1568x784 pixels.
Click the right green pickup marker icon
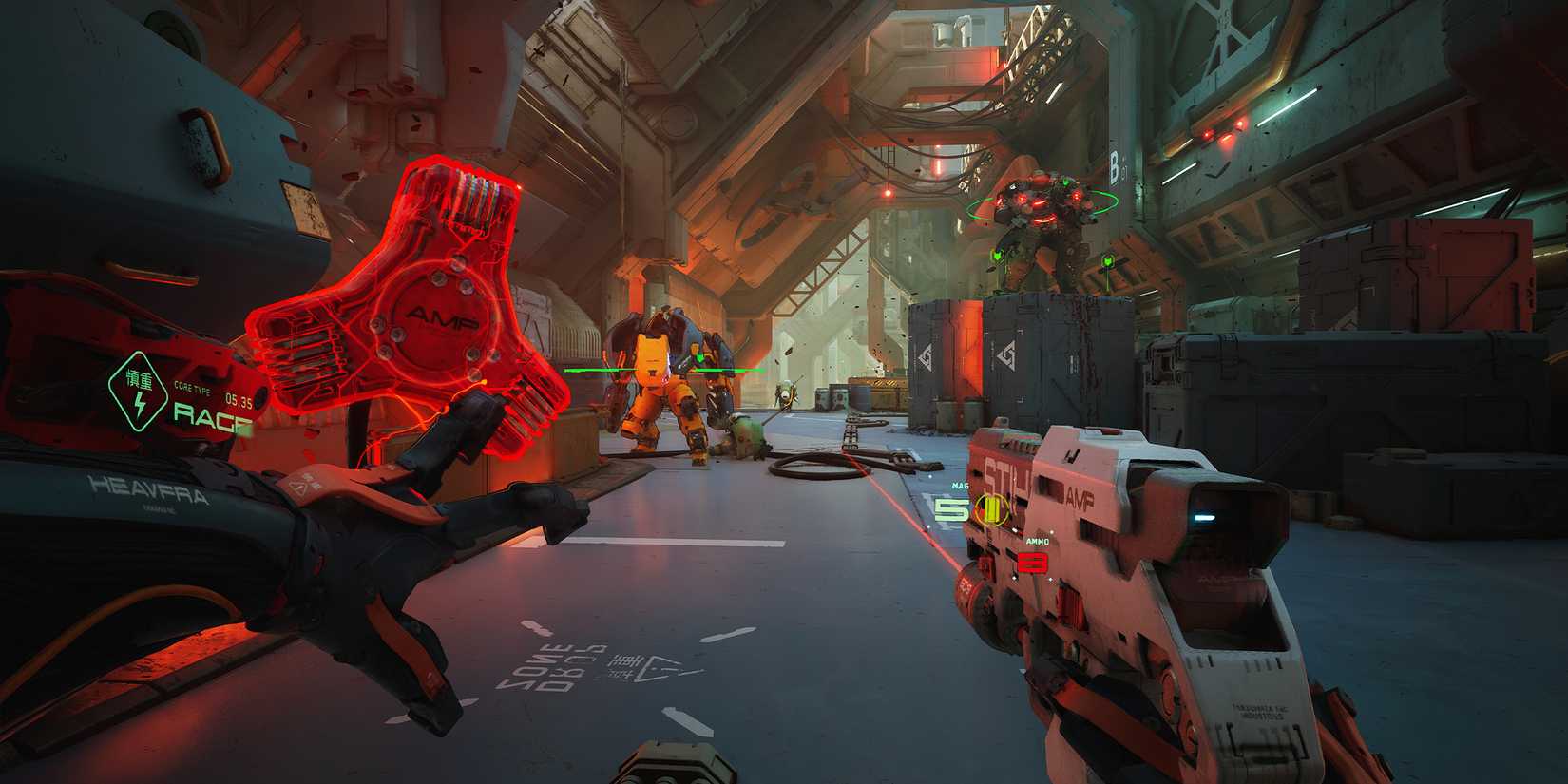[1108, 260]
